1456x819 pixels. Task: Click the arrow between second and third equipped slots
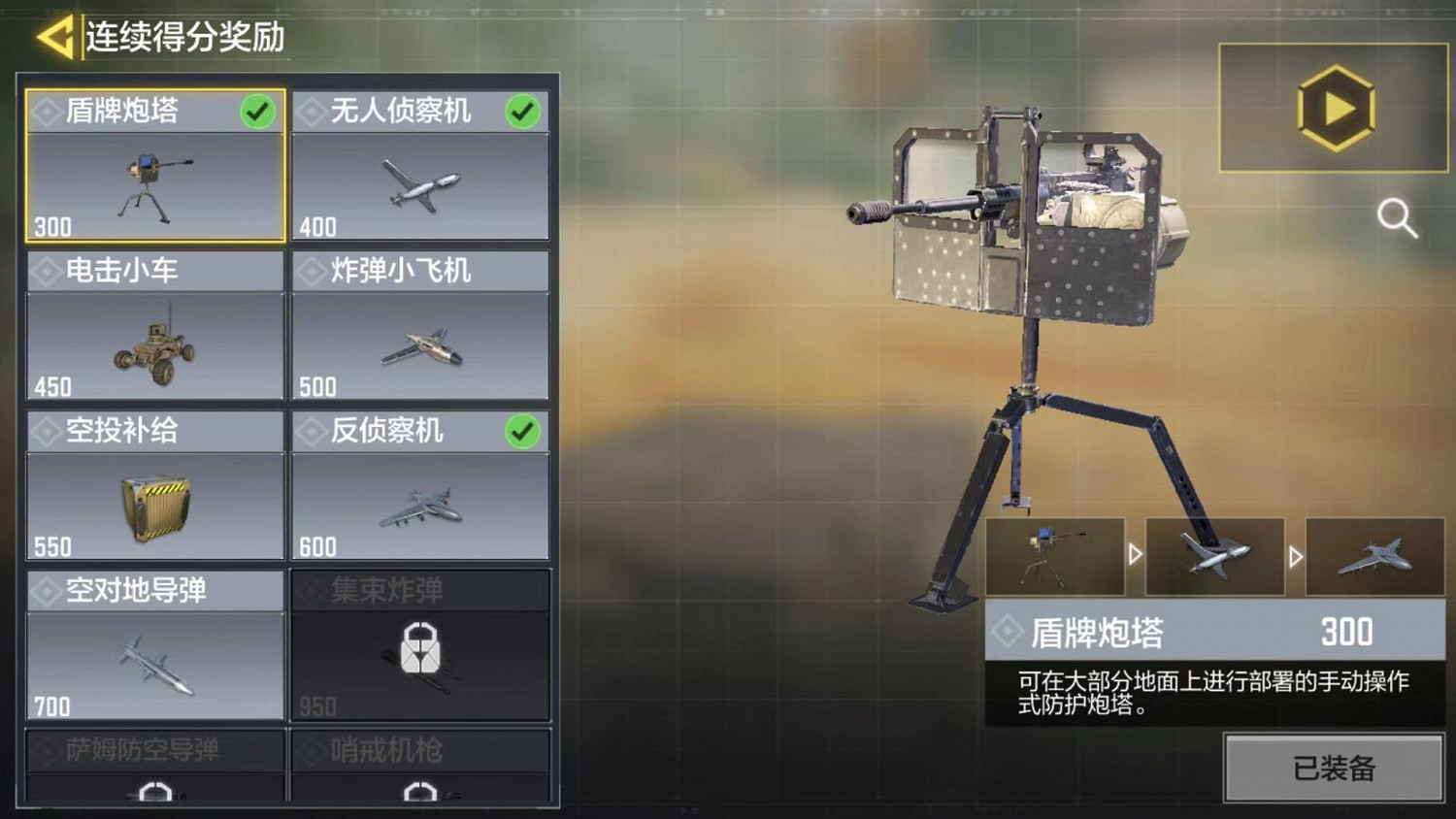1295,556
